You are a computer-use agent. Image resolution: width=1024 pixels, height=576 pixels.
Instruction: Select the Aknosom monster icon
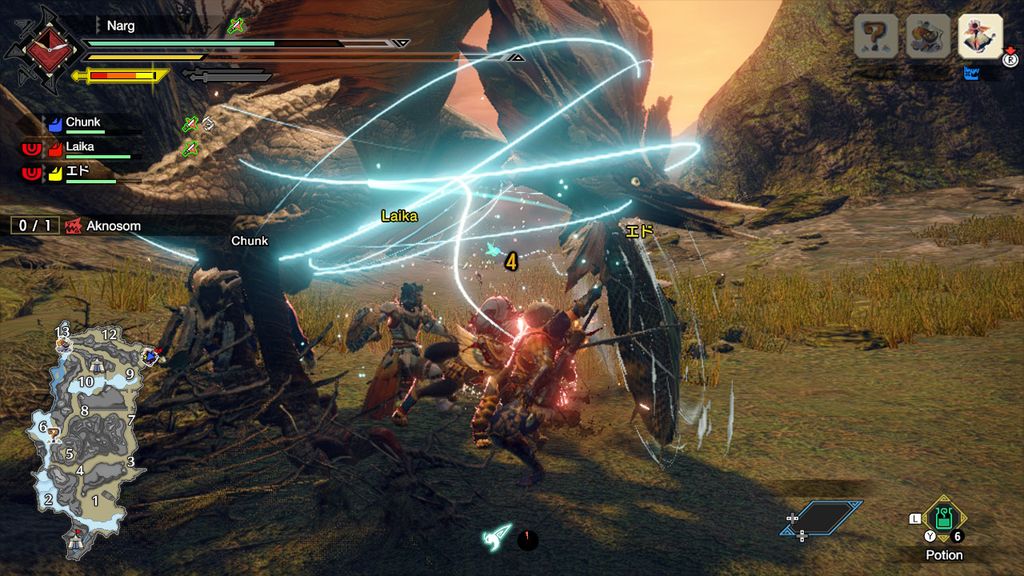[x=980, y=36]
